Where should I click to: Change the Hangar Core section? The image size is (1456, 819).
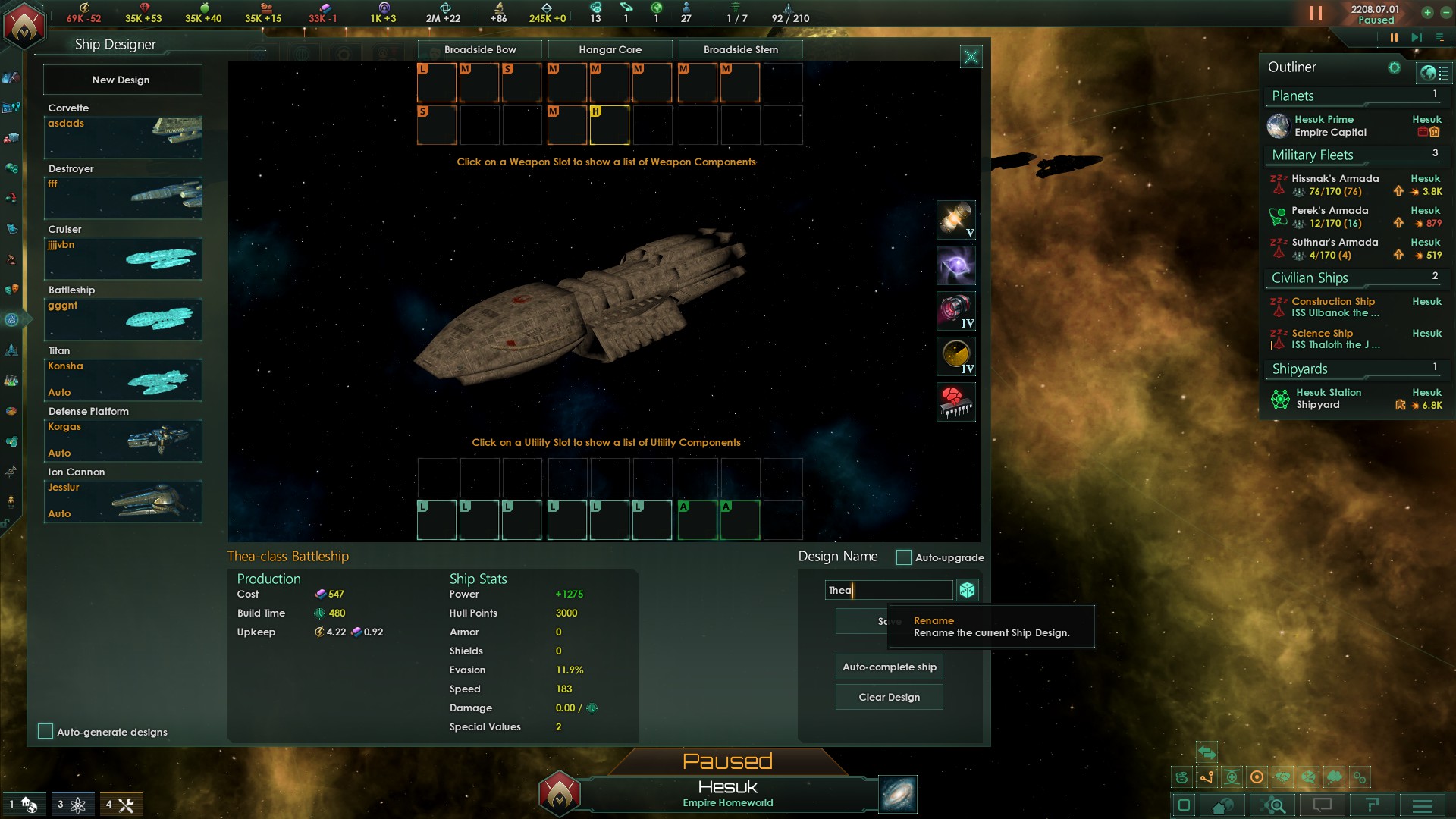point(610,50)
